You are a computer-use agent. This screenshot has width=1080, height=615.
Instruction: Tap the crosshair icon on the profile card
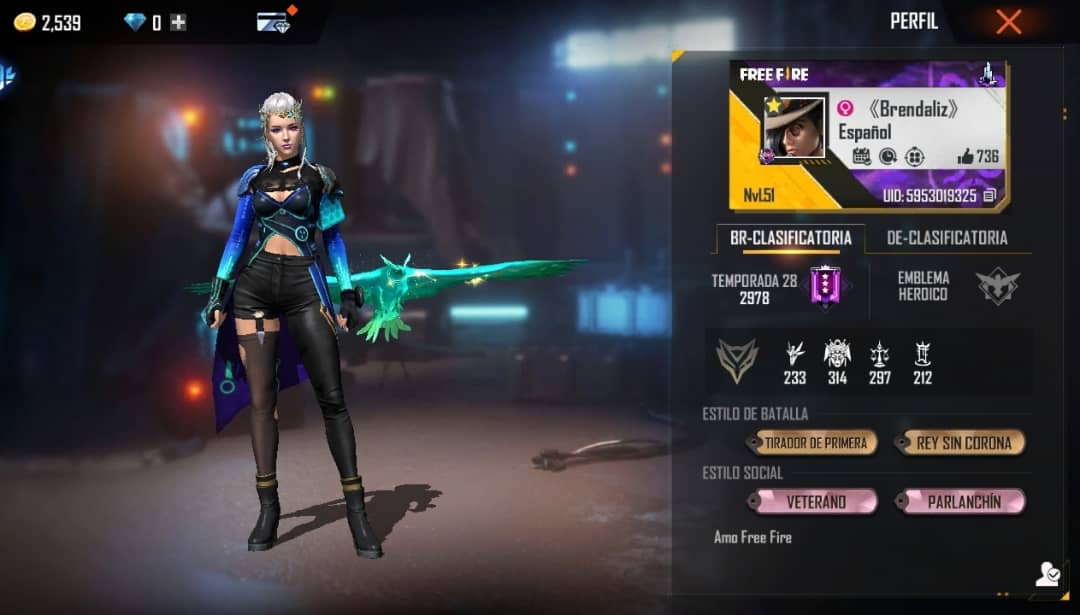(914, 156)
